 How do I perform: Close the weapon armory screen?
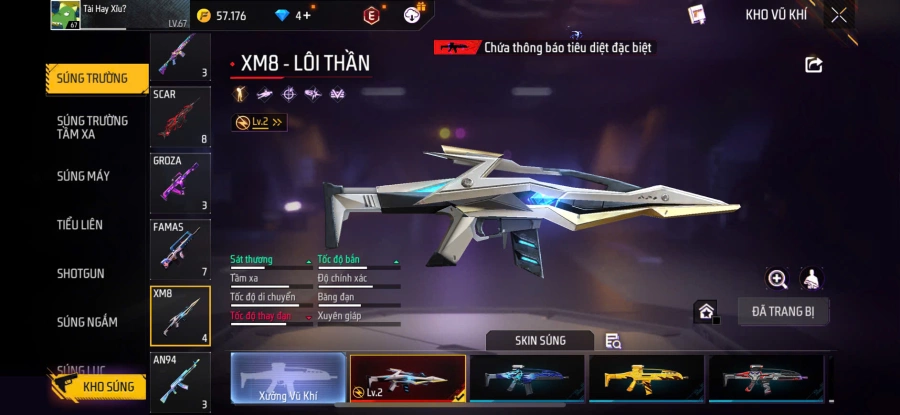tap(839, 15)
